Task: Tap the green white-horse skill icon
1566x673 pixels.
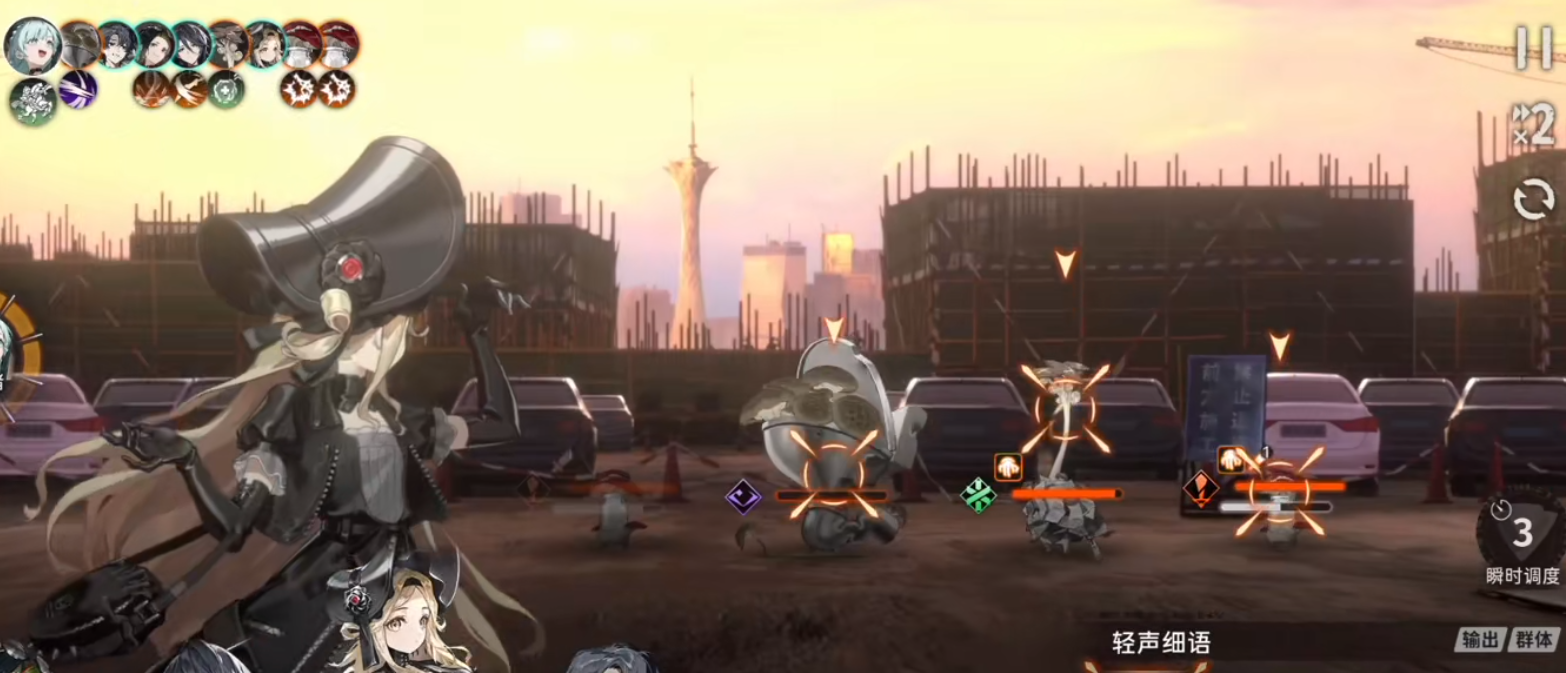Action: tap(32, 102)
